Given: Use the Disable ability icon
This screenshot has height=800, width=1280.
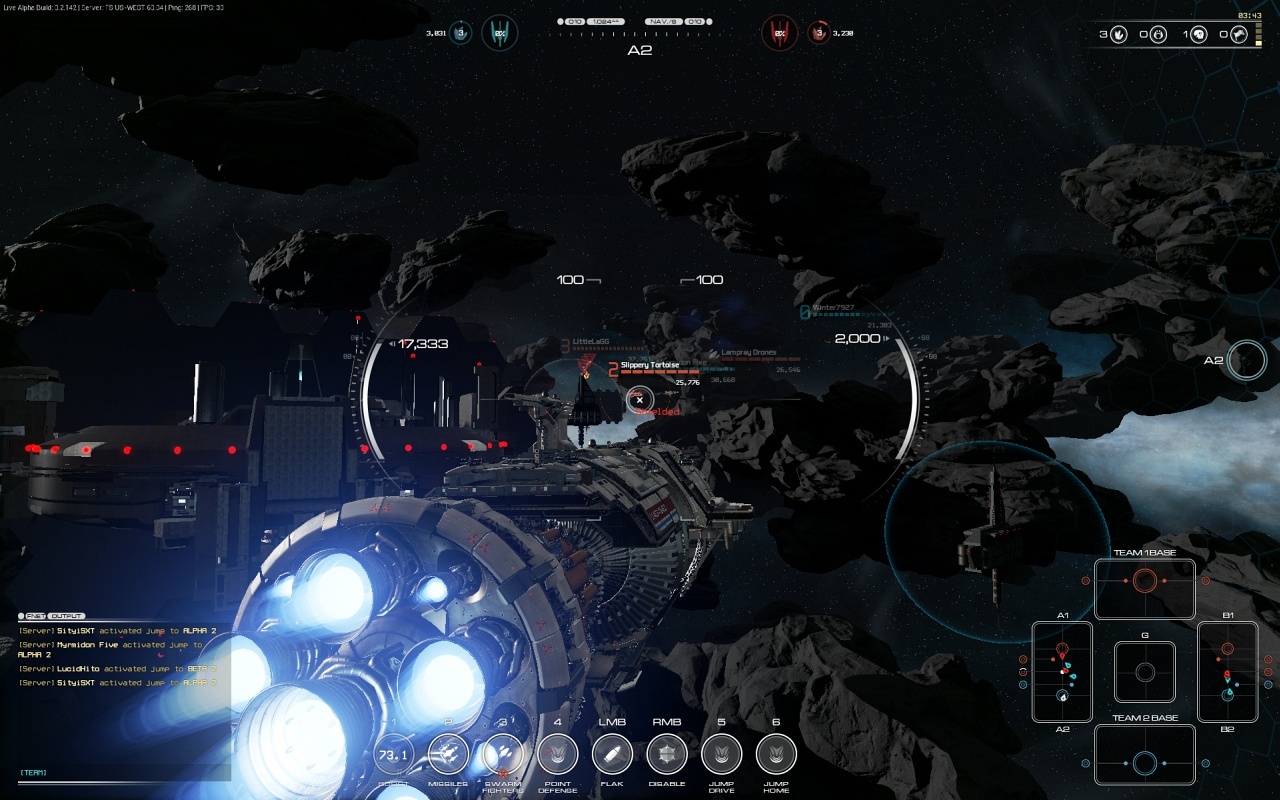Looking at the screenshot, I should click(667, 755).
